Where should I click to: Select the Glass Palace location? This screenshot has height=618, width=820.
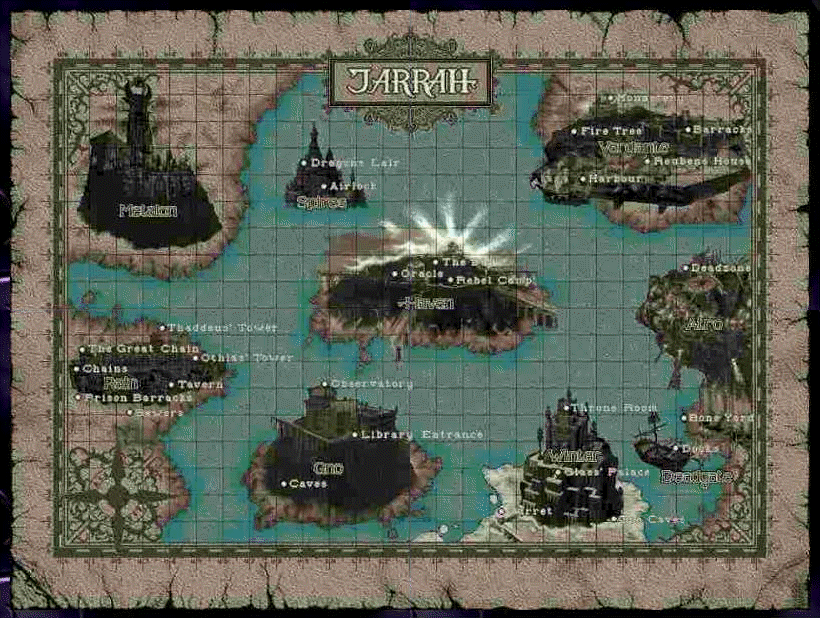point(560,471)
